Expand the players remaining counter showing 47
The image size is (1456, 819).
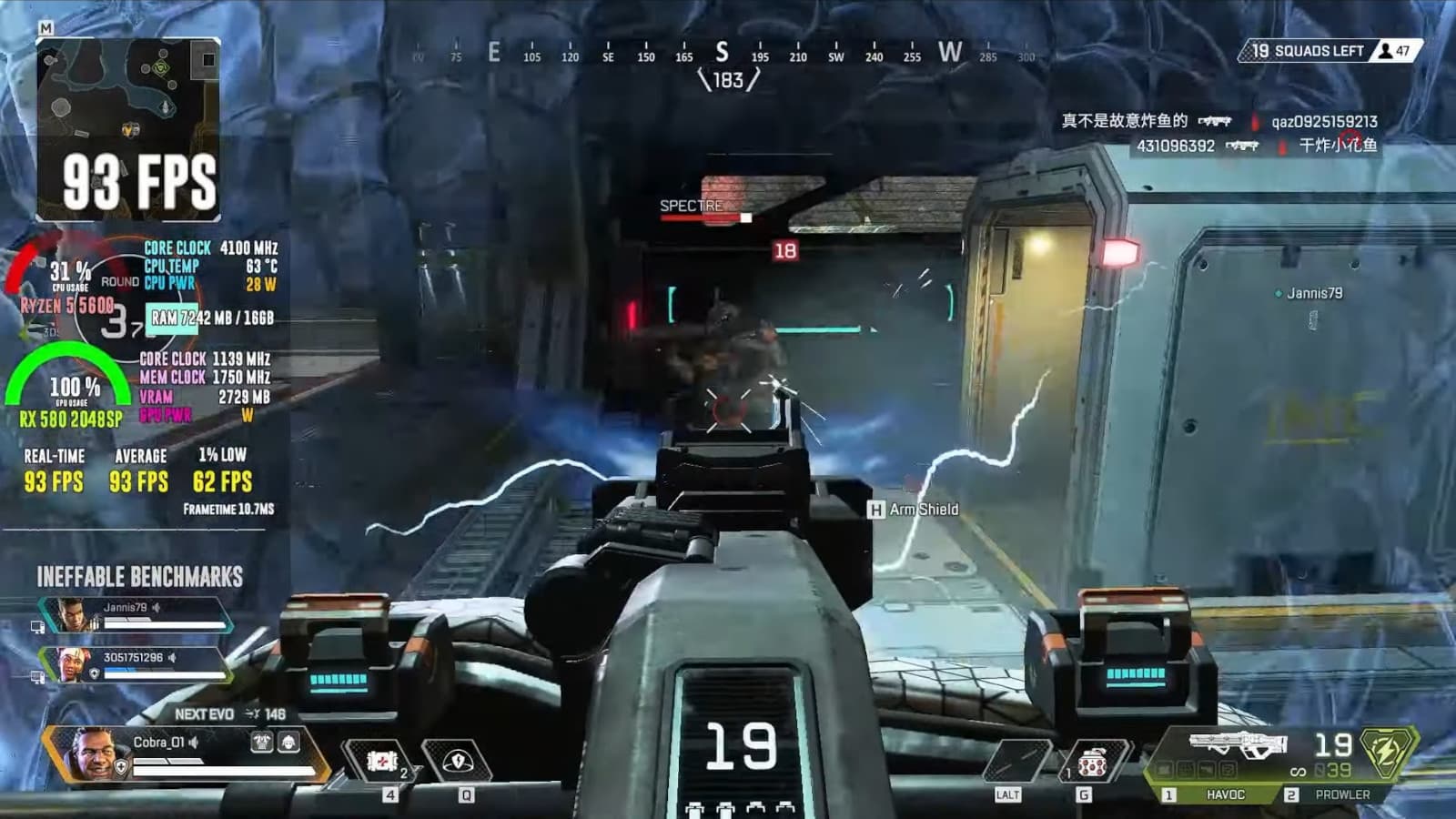(1396, 52)
